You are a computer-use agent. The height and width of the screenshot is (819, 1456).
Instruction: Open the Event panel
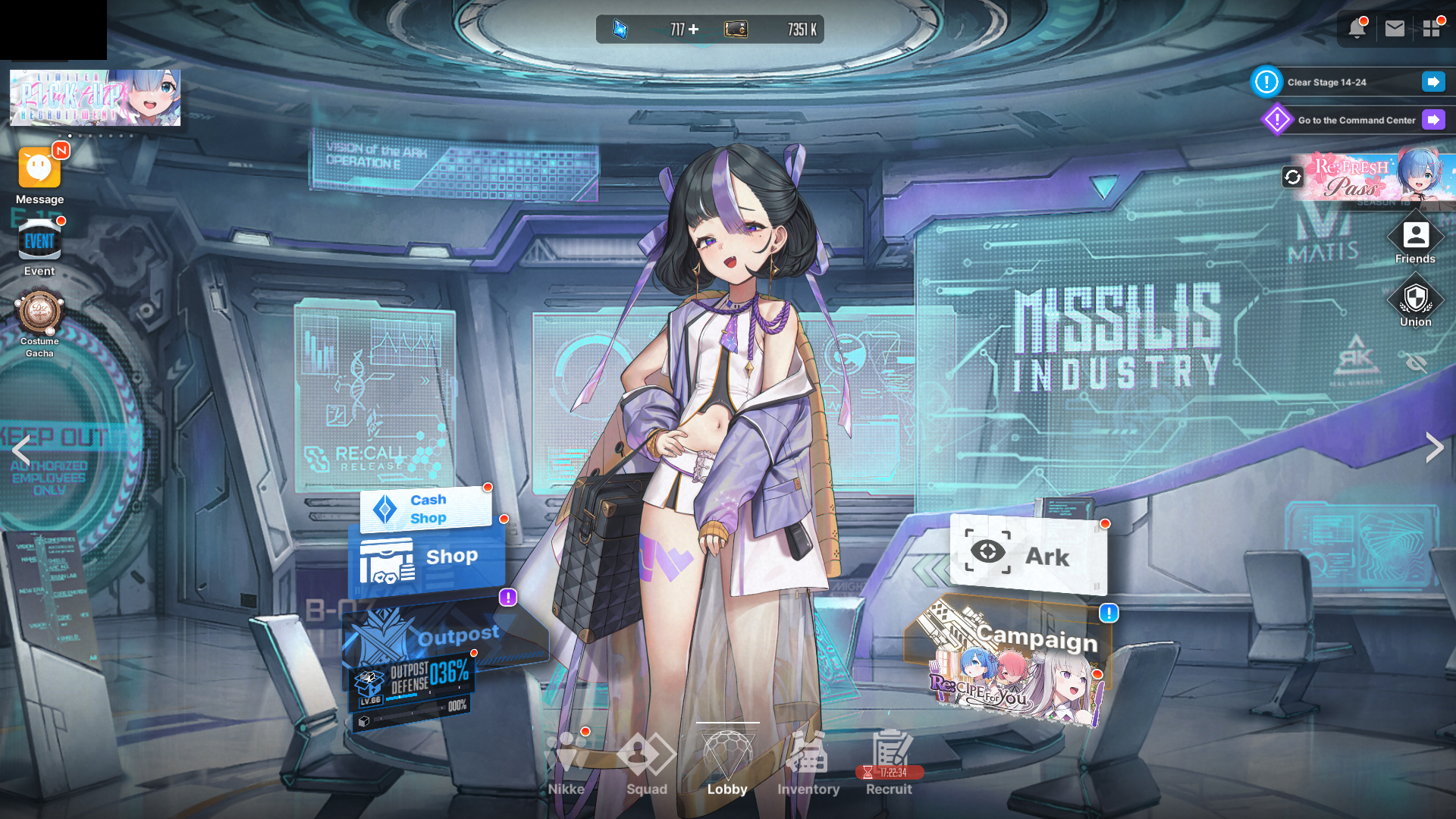tap(39, 241)
